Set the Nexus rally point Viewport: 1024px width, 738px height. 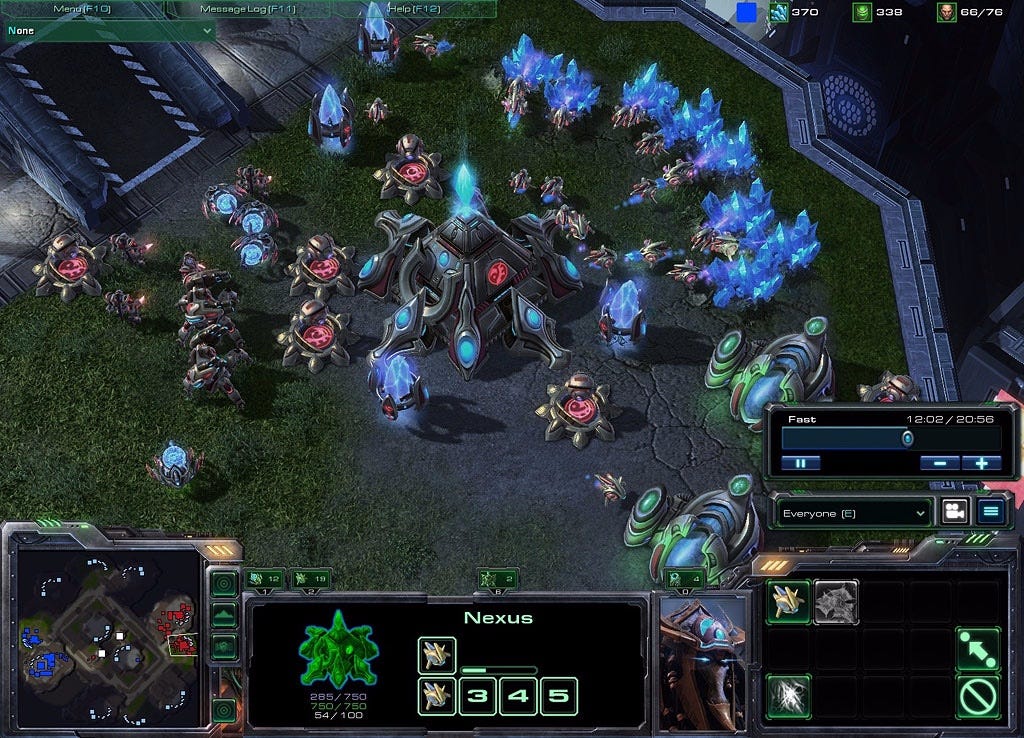[x=977, y=649]
